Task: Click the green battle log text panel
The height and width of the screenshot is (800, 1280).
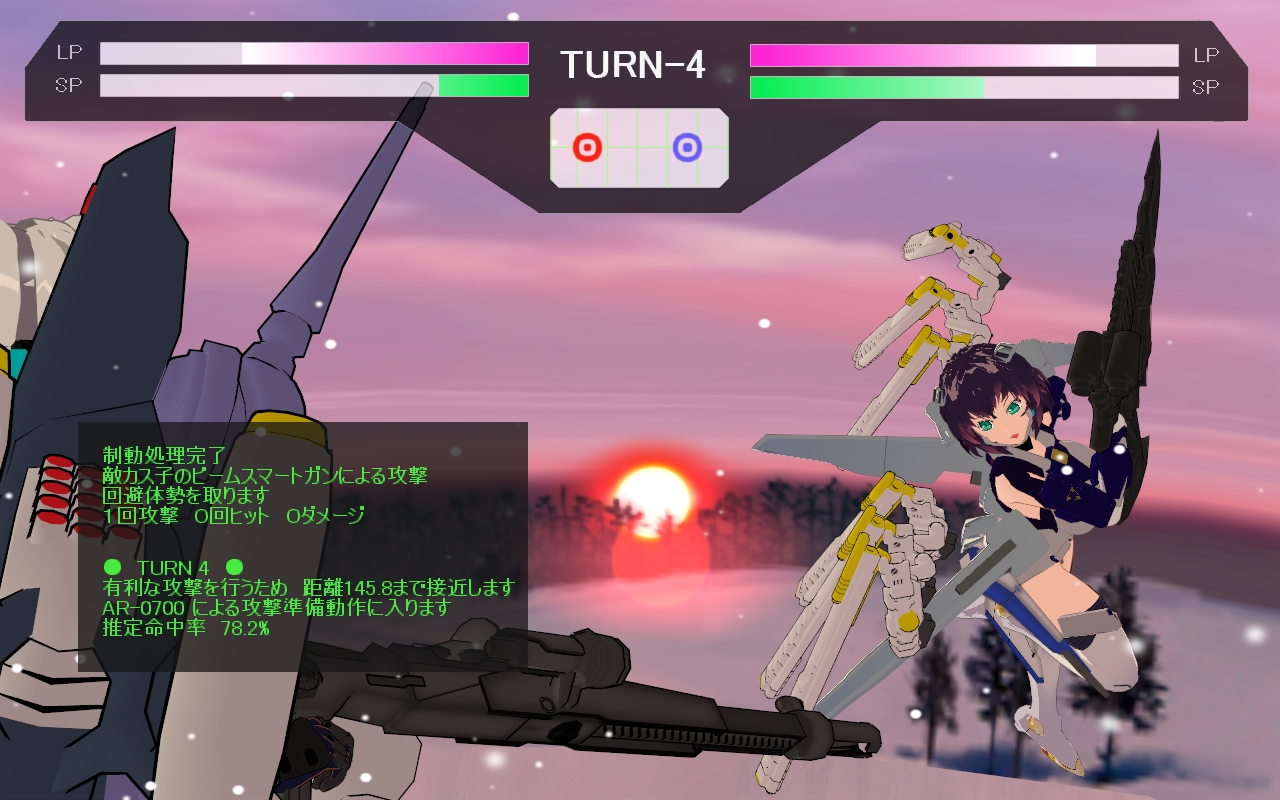Action: 303,546
